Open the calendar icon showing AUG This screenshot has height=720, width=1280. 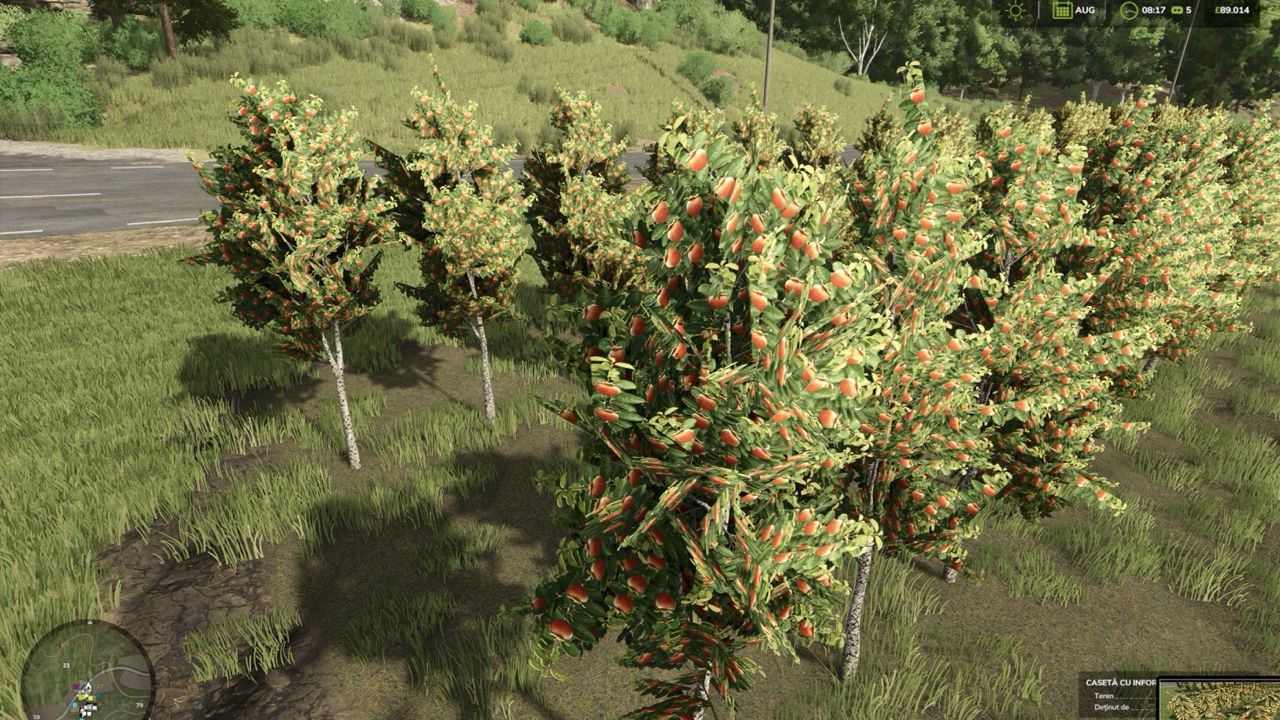tap(1062, 10)
